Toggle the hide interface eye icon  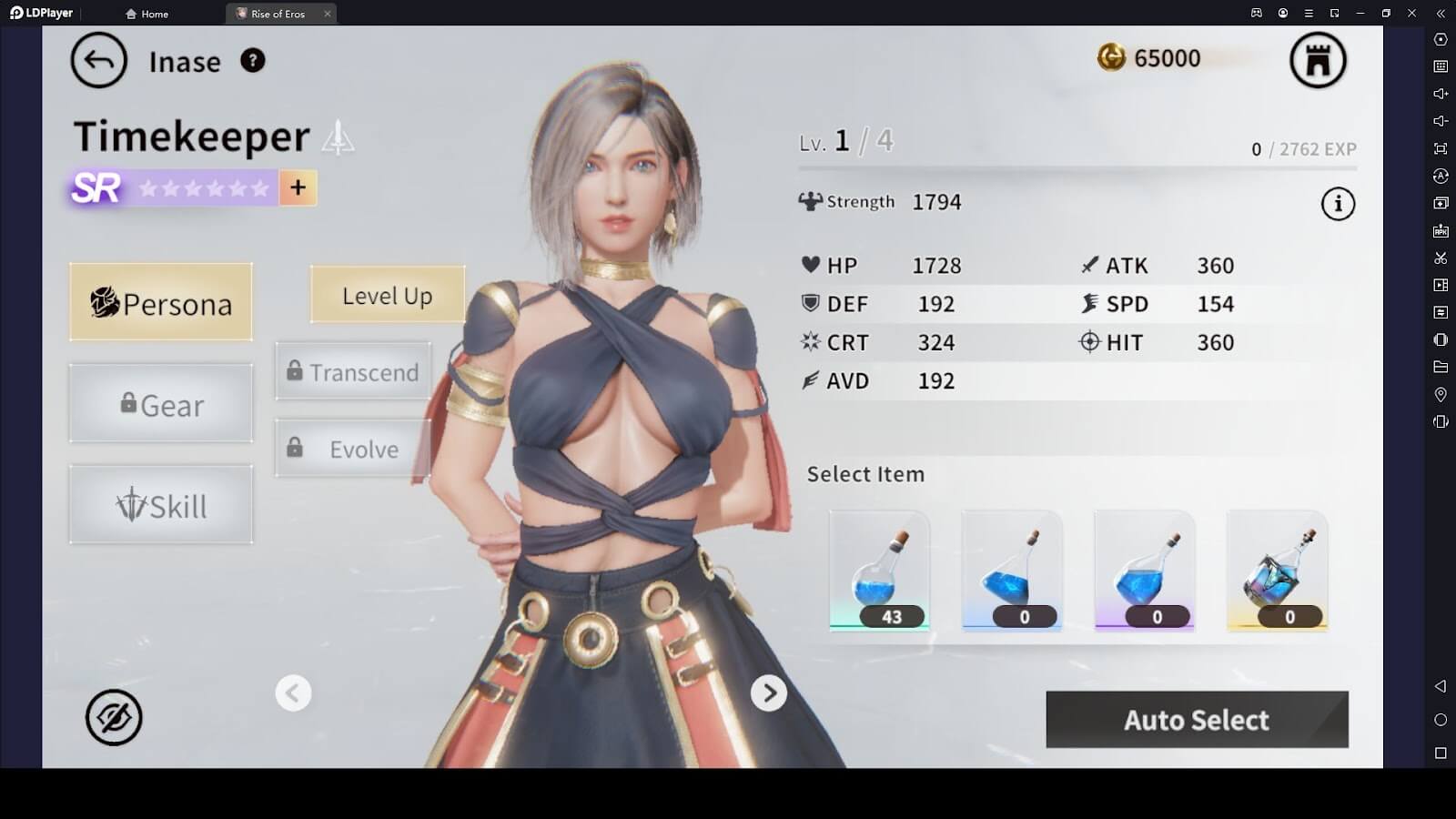point(114,717)
